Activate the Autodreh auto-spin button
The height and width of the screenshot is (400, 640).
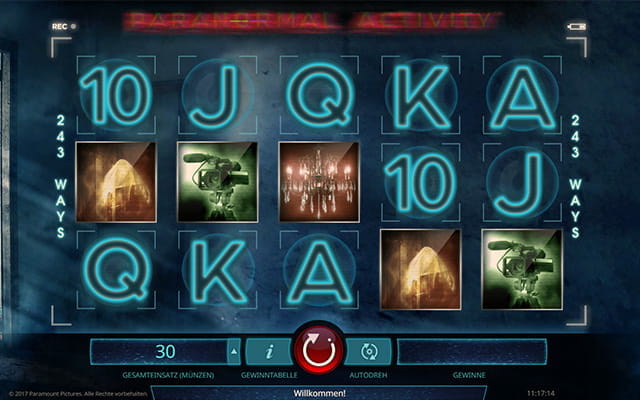click(368, 351)
